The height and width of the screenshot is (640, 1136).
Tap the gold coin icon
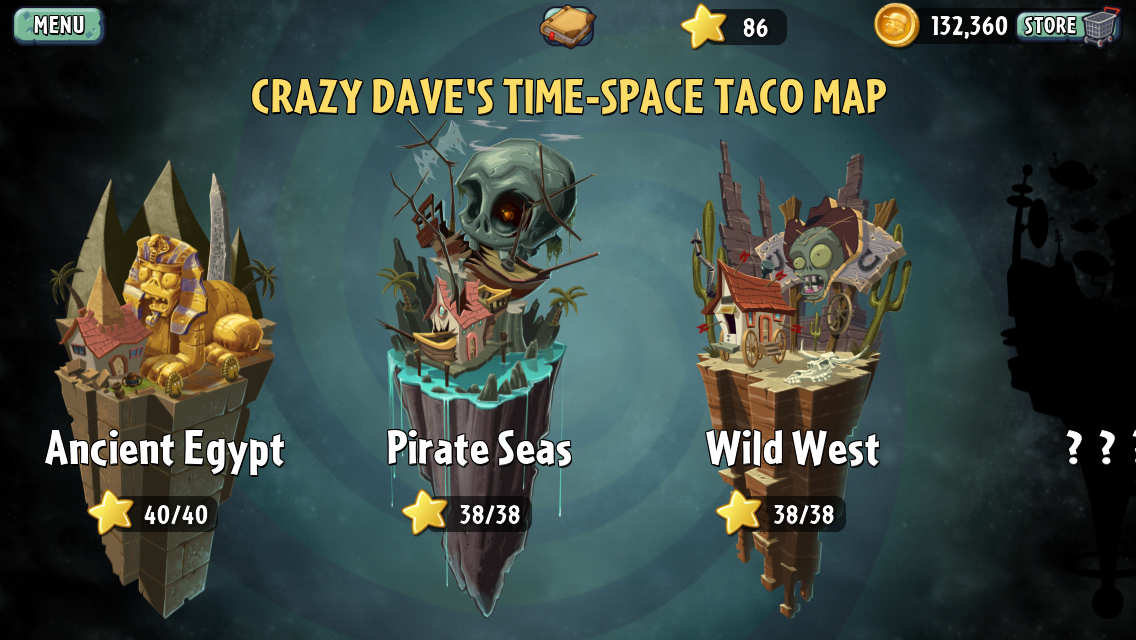pyautogui.click(x=896, y=26)
